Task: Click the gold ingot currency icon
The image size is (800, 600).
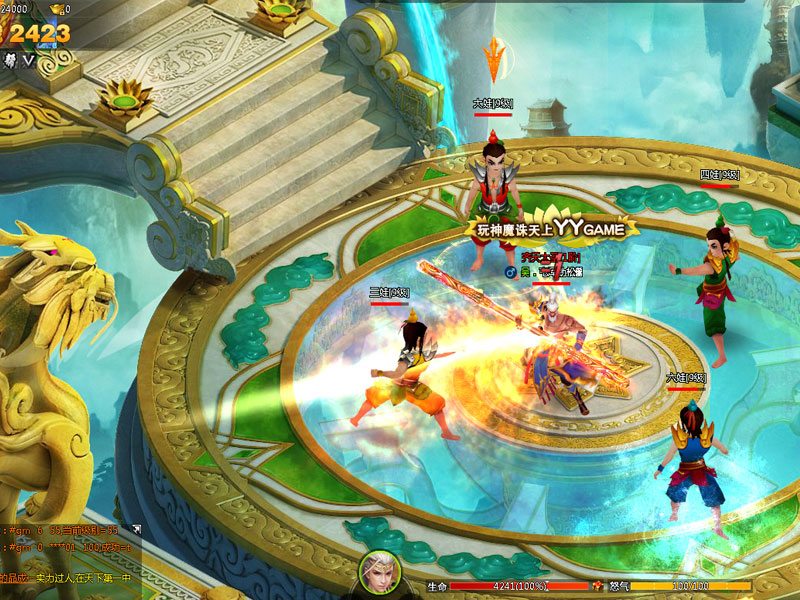Action: click(x=56, y=9)
